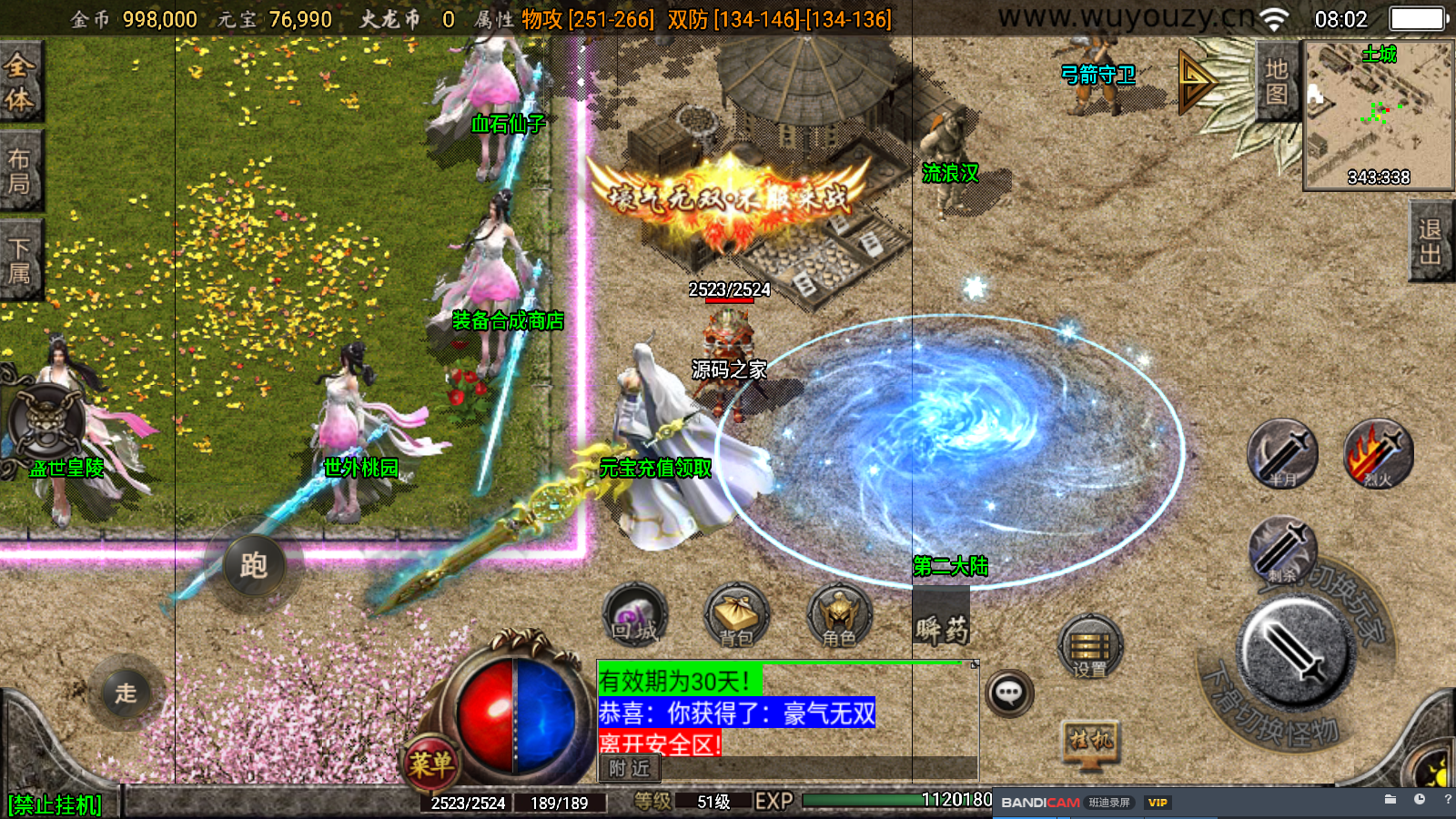Image resolution: width=1456 pixels, height=819 pixels.
Task: Use the 瞬药 instant potion button
Action: tap(942, 626)
